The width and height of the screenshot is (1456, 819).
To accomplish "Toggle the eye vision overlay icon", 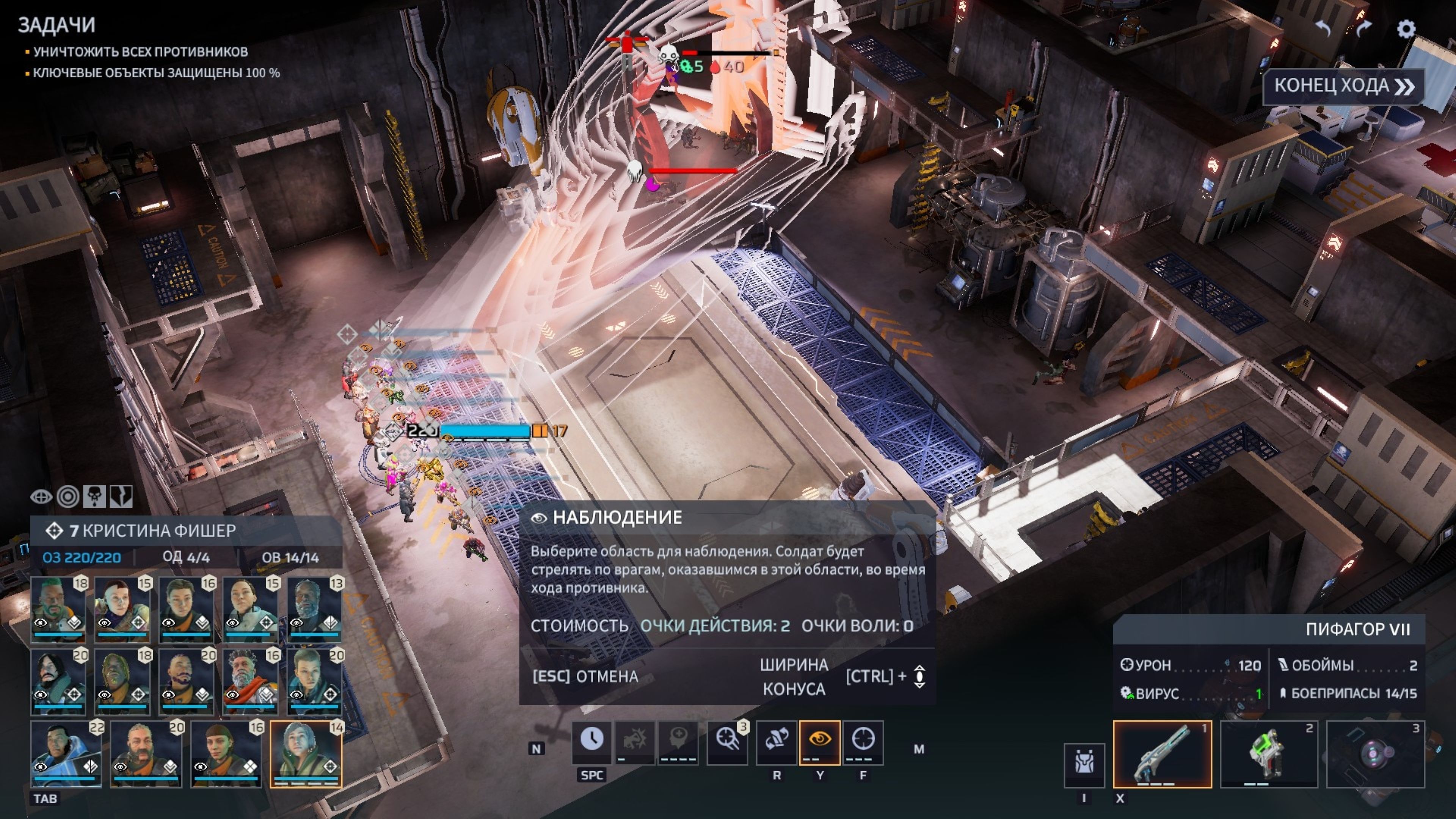I will [x=41, y=497].
